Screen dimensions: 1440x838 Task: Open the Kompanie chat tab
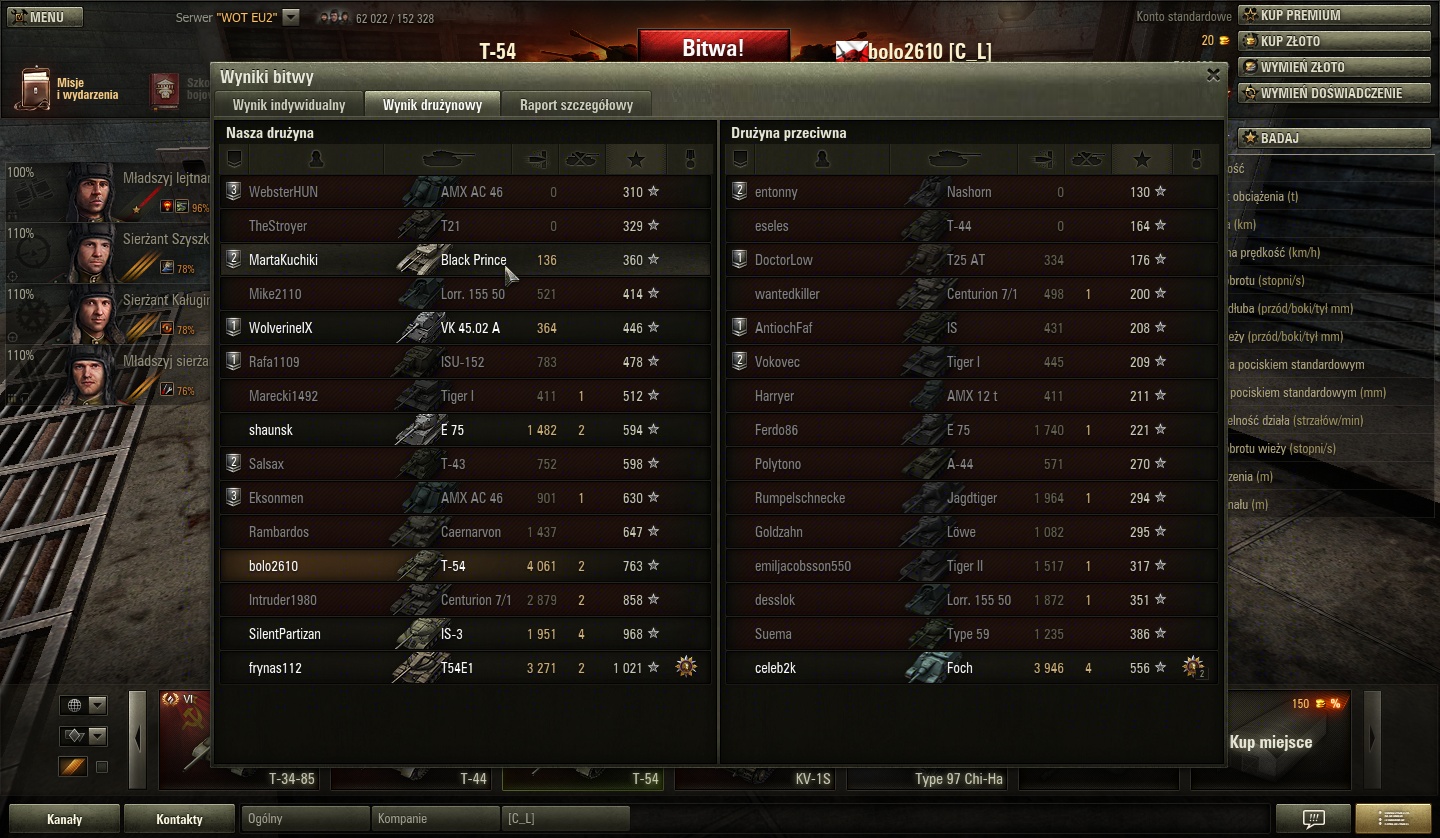pyautogui.click(x=434, y=819)
